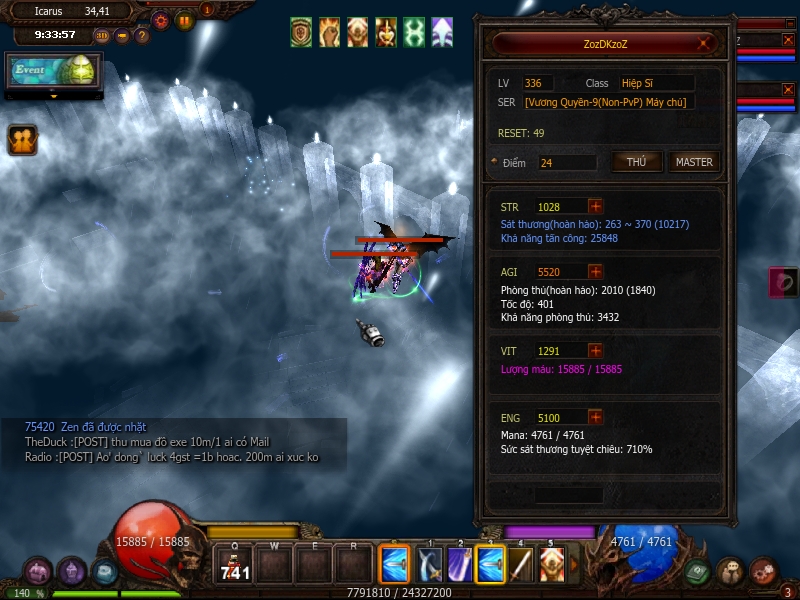This screenshot has height=600, width=800.
Task: Toggle the 3D view button
Action: 102,36
